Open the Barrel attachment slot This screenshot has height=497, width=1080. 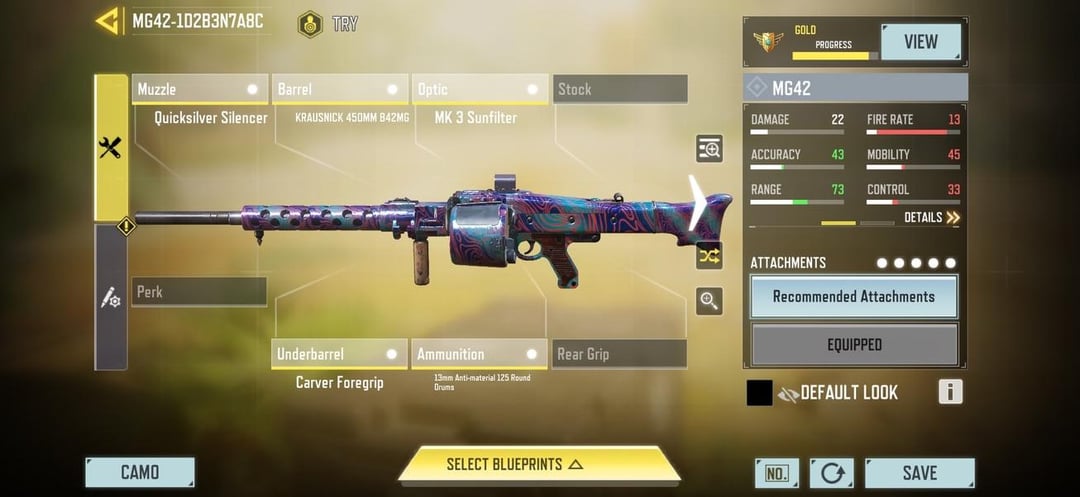click(340, 89)
